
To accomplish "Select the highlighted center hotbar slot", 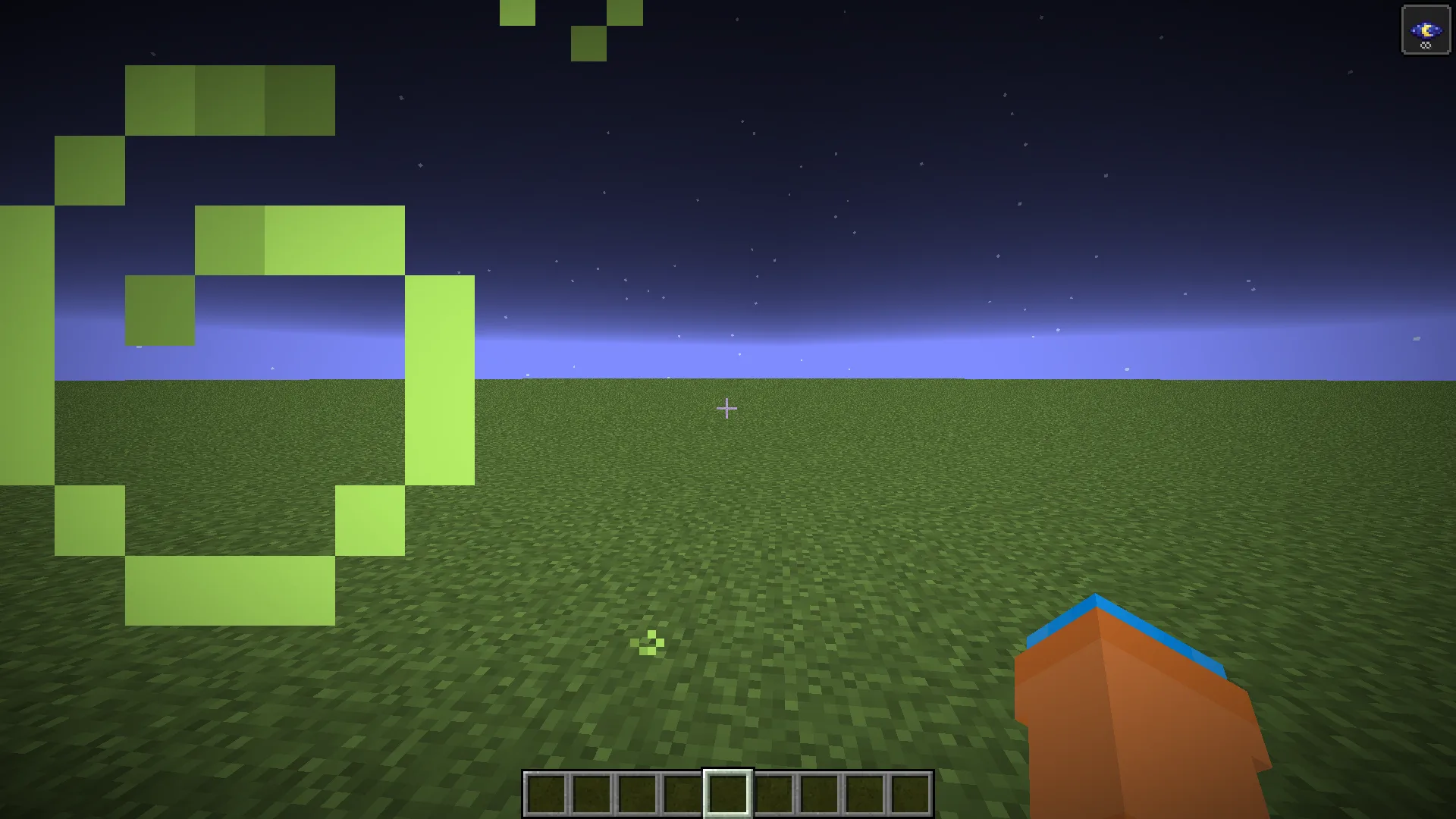I will coord(726,794).
